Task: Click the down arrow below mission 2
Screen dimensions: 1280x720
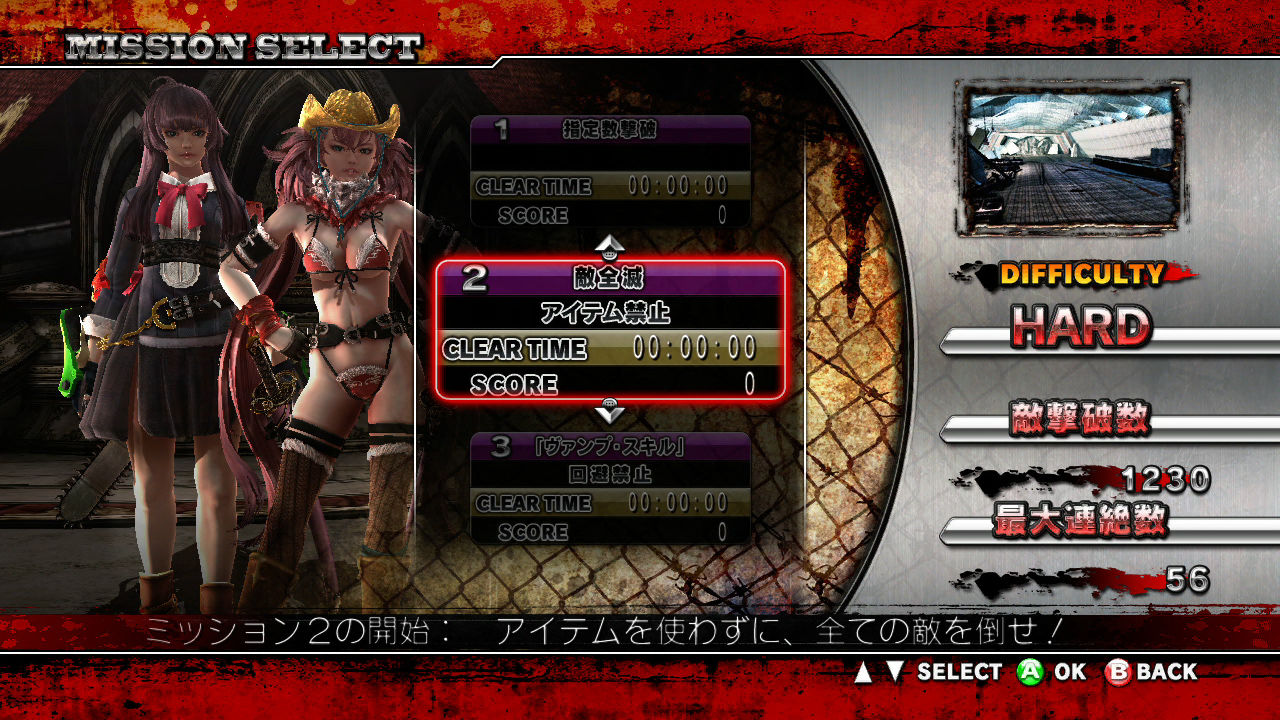Action: tap(610, 412)
